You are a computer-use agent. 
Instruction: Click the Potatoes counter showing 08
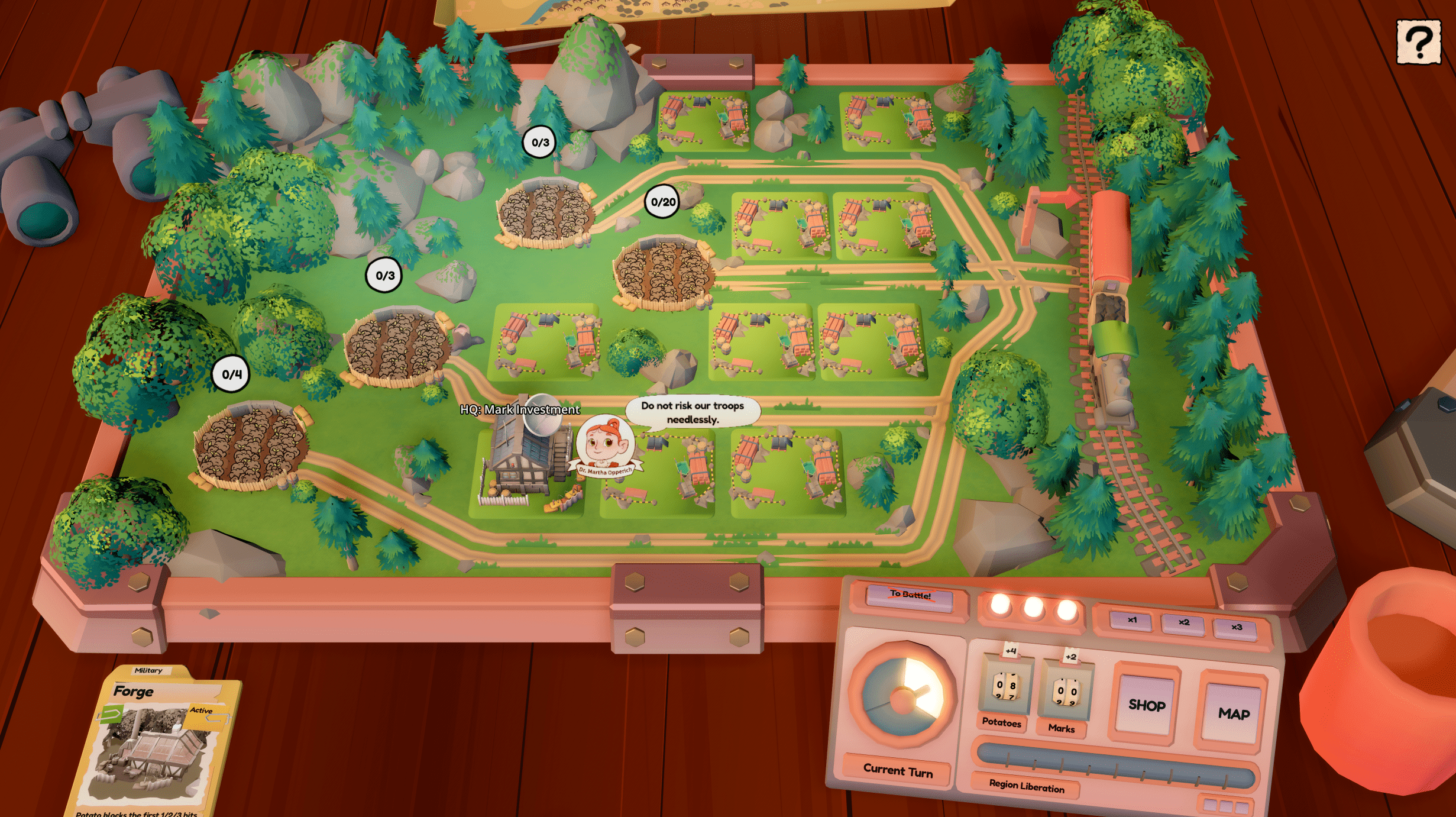[1005, 686]
